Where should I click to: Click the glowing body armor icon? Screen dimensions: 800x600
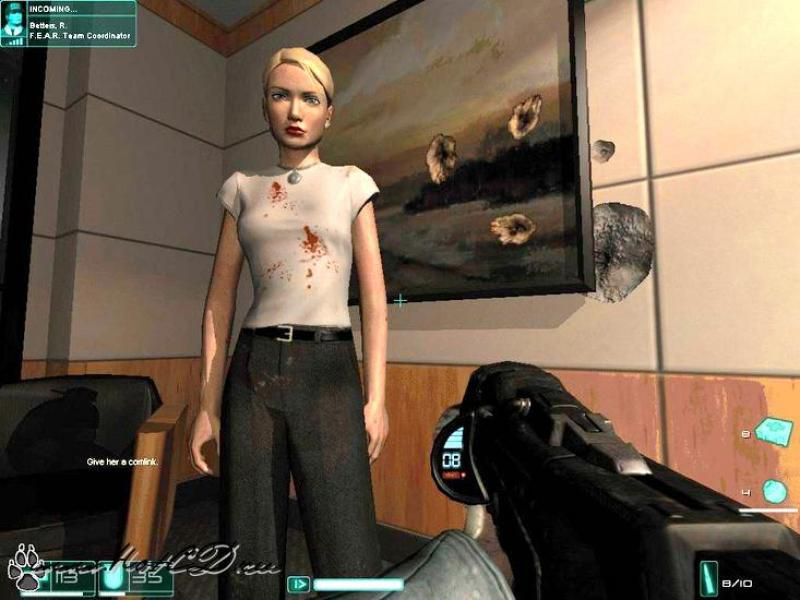pos(114,578)
